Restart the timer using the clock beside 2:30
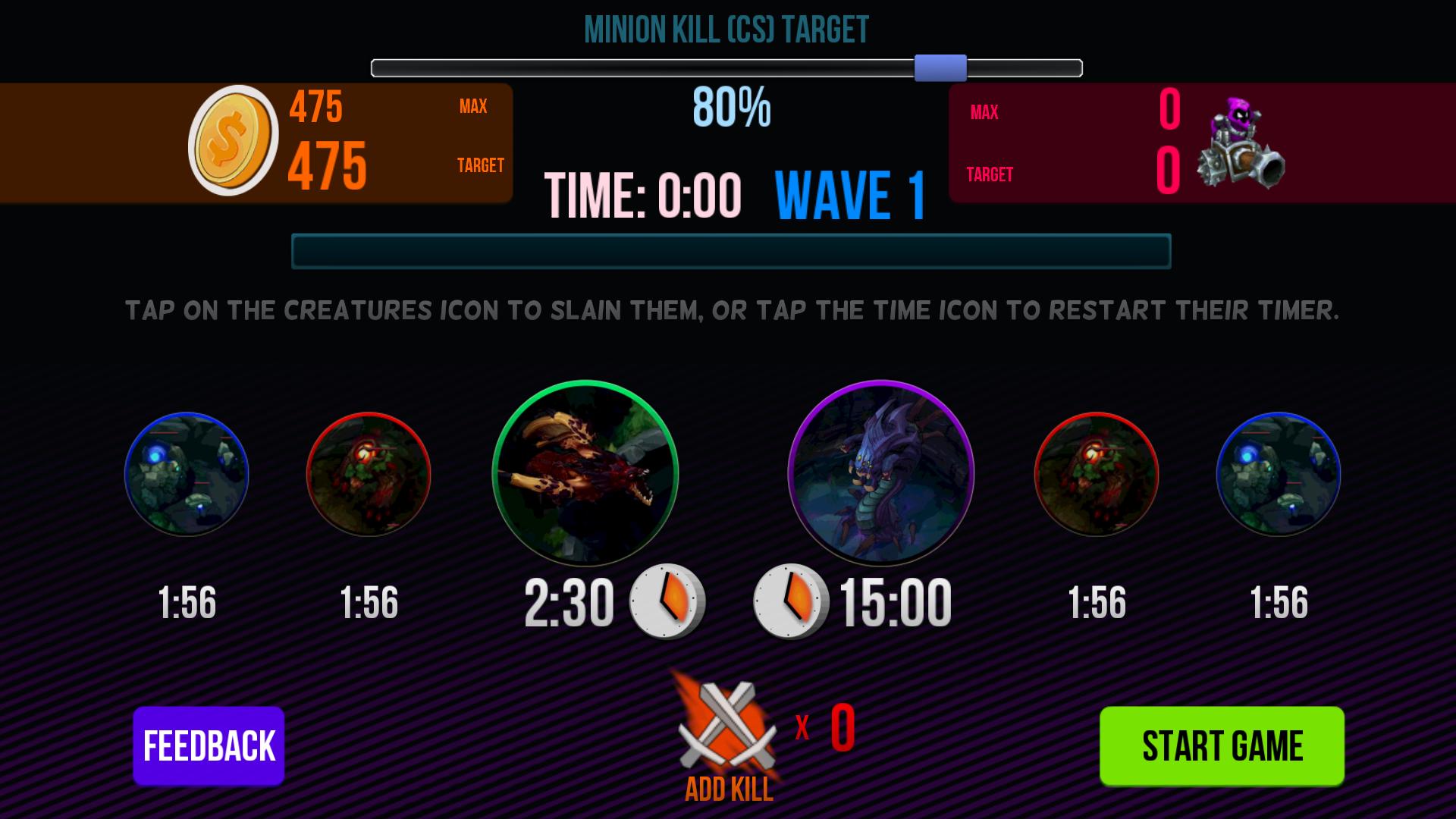The width and height of the screenshot is (1456, 819). pyautogui.click(x=667, y=601)
